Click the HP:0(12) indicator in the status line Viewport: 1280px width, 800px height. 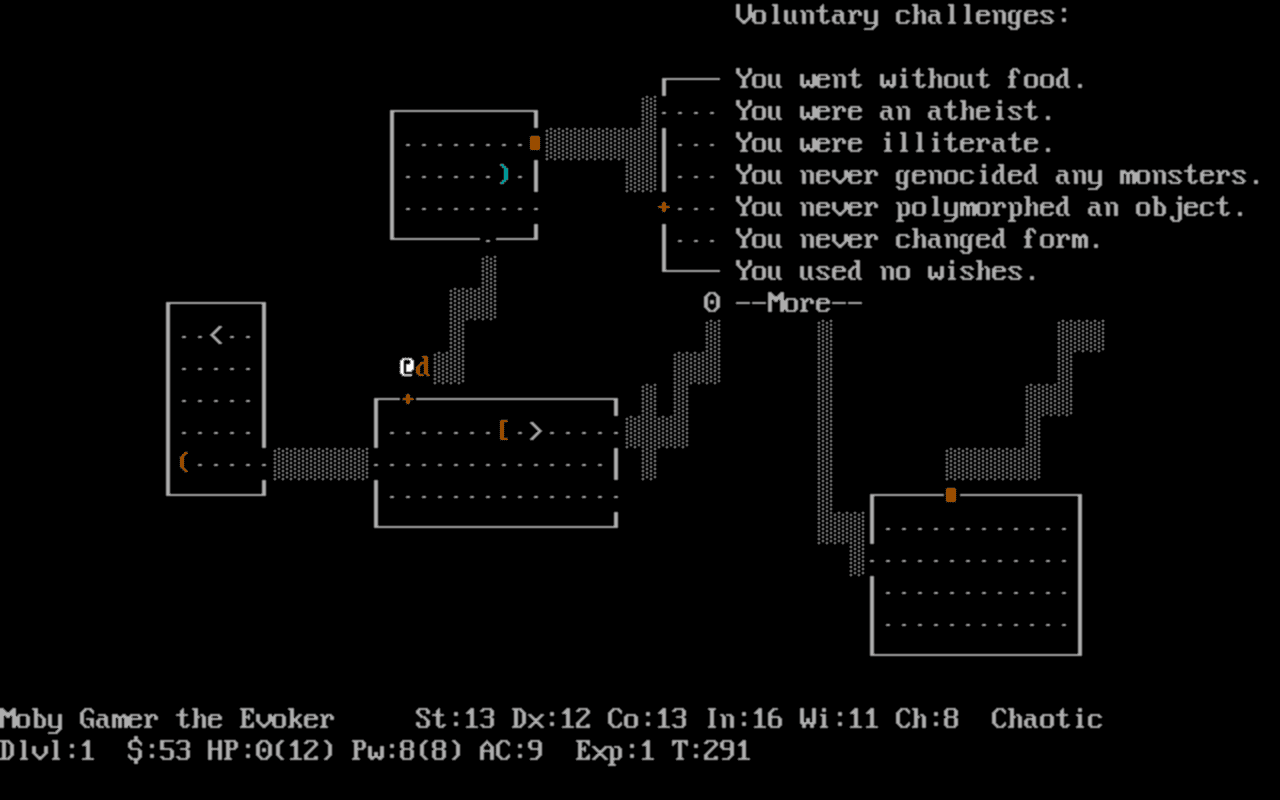pos(268,751)
